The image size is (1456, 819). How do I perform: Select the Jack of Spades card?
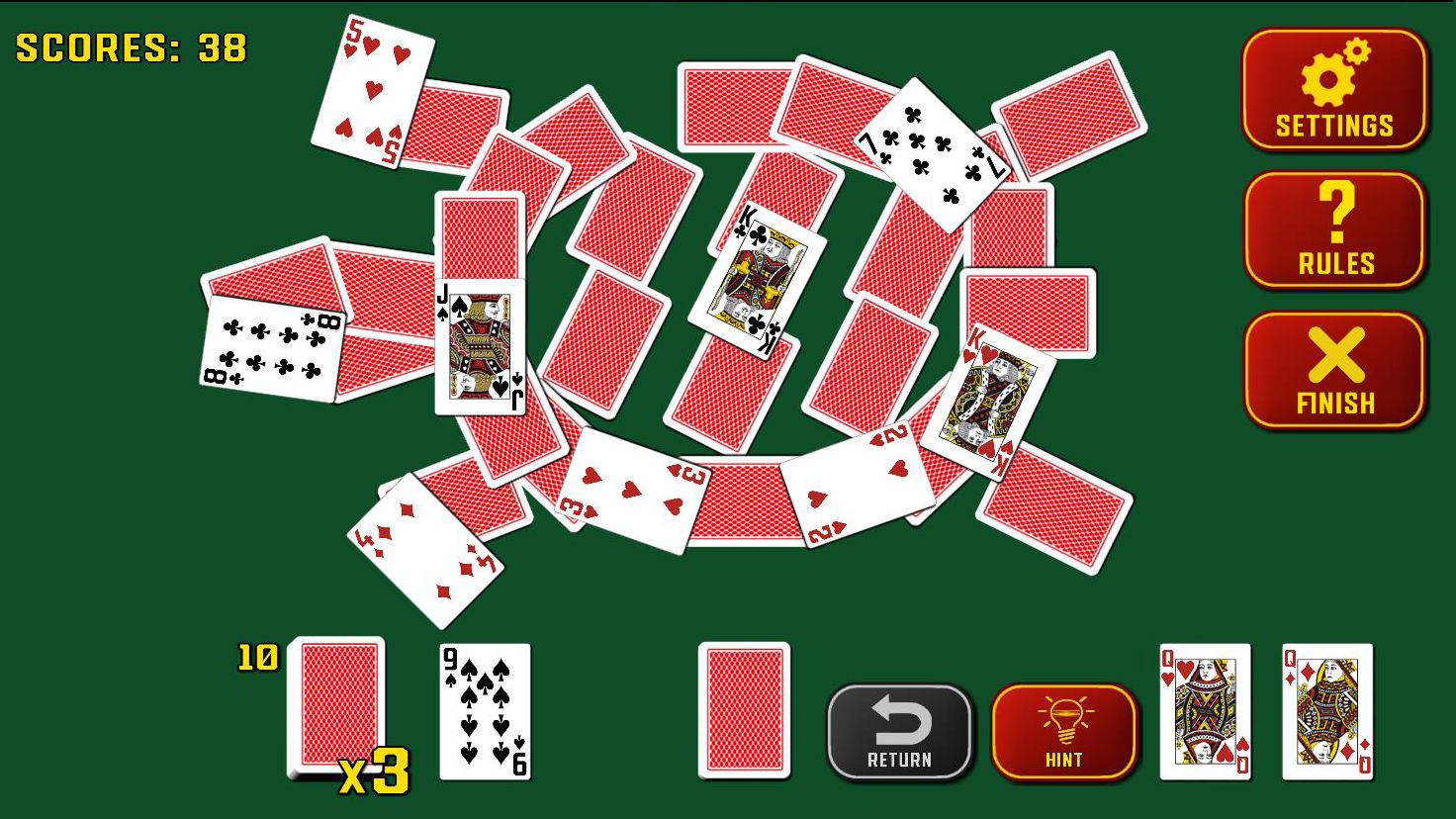pos(481,346)
